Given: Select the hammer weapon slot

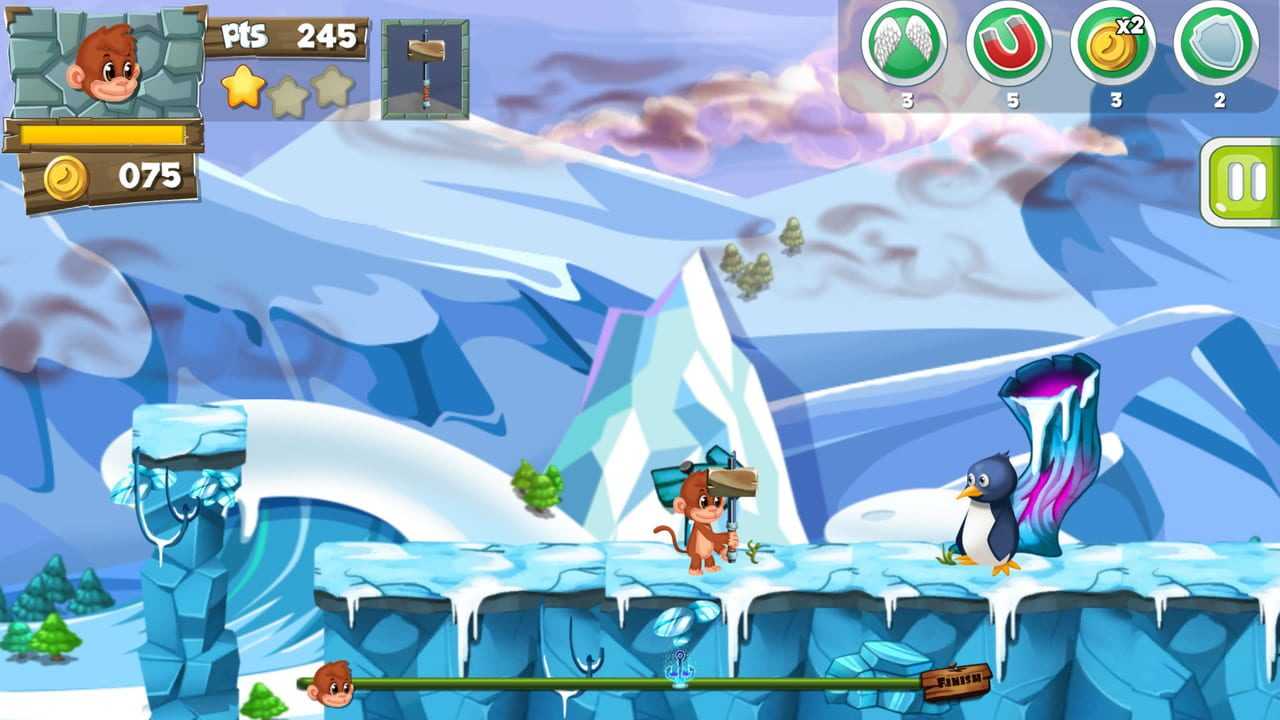Looking at the screenshot, I should coord(425,69).
